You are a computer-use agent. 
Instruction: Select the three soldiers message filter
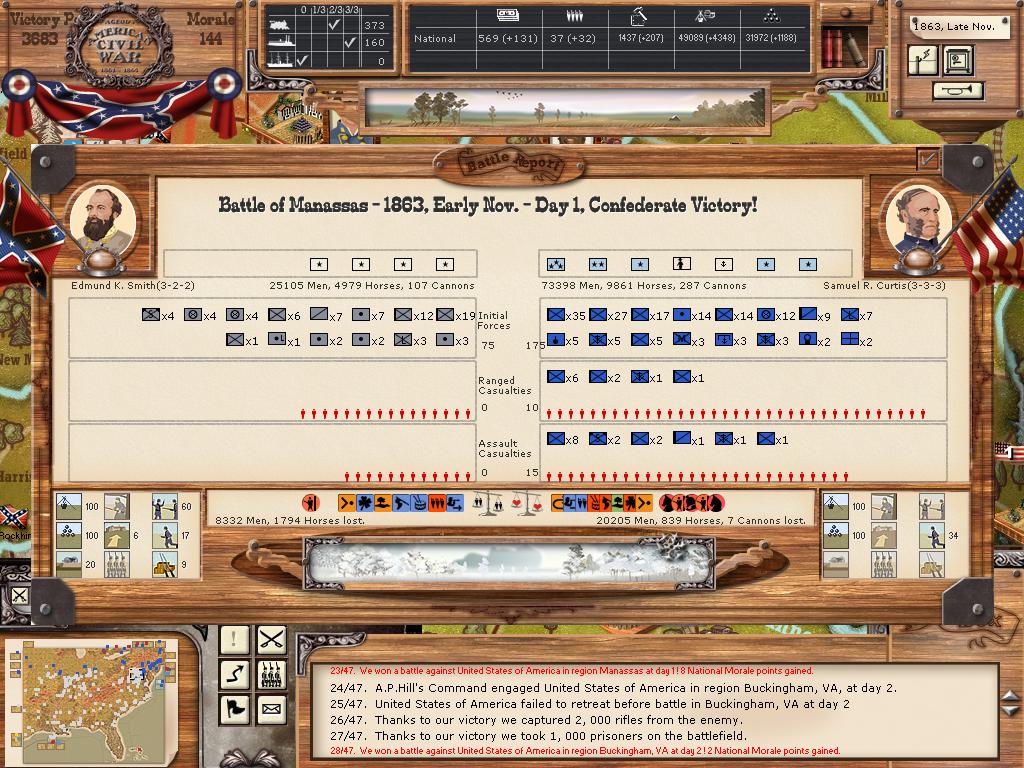pyautogui.click(x=271, y=674)
